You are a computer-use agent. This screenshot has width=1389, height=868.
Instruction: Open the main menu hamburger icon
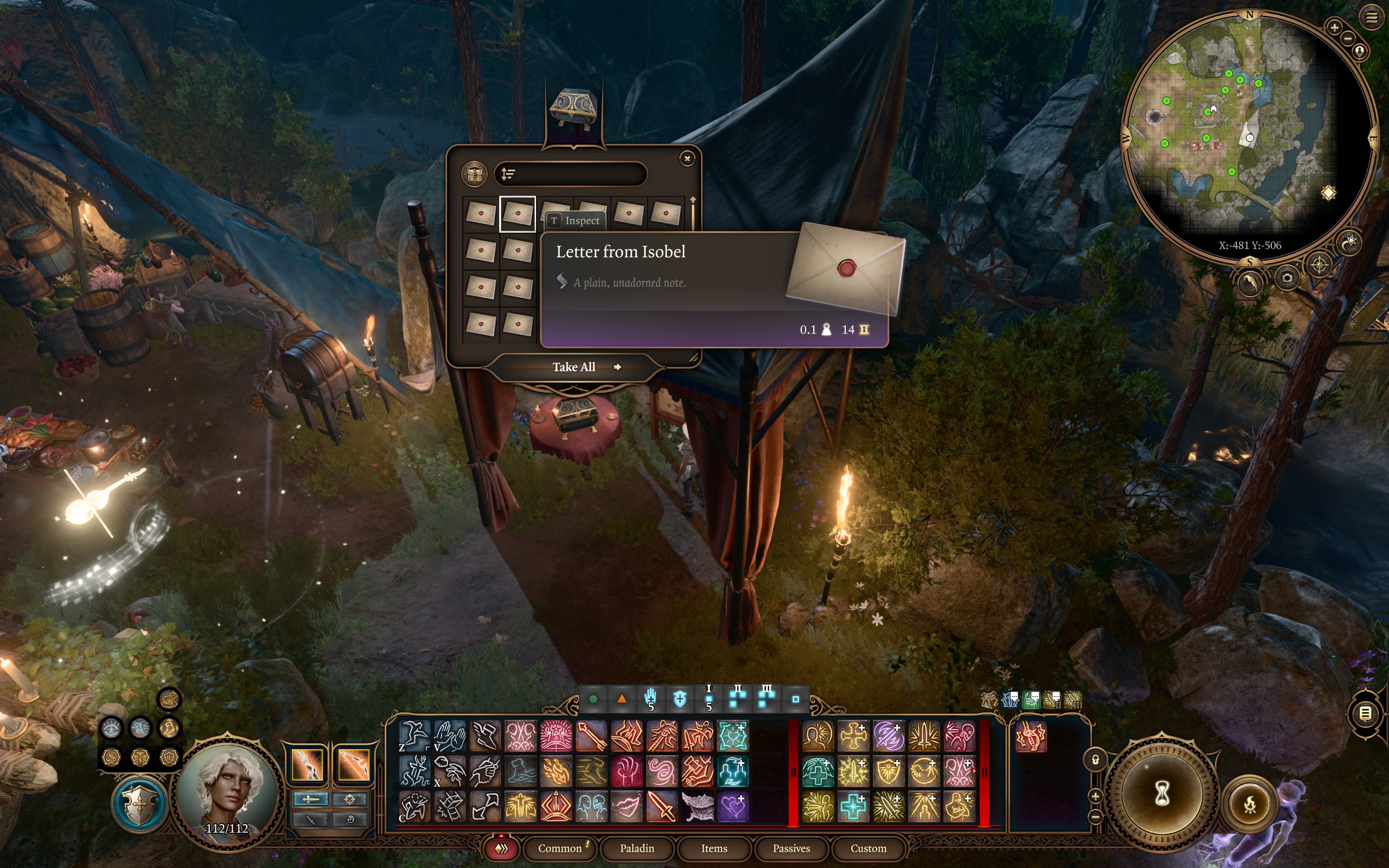(1371, 18)
